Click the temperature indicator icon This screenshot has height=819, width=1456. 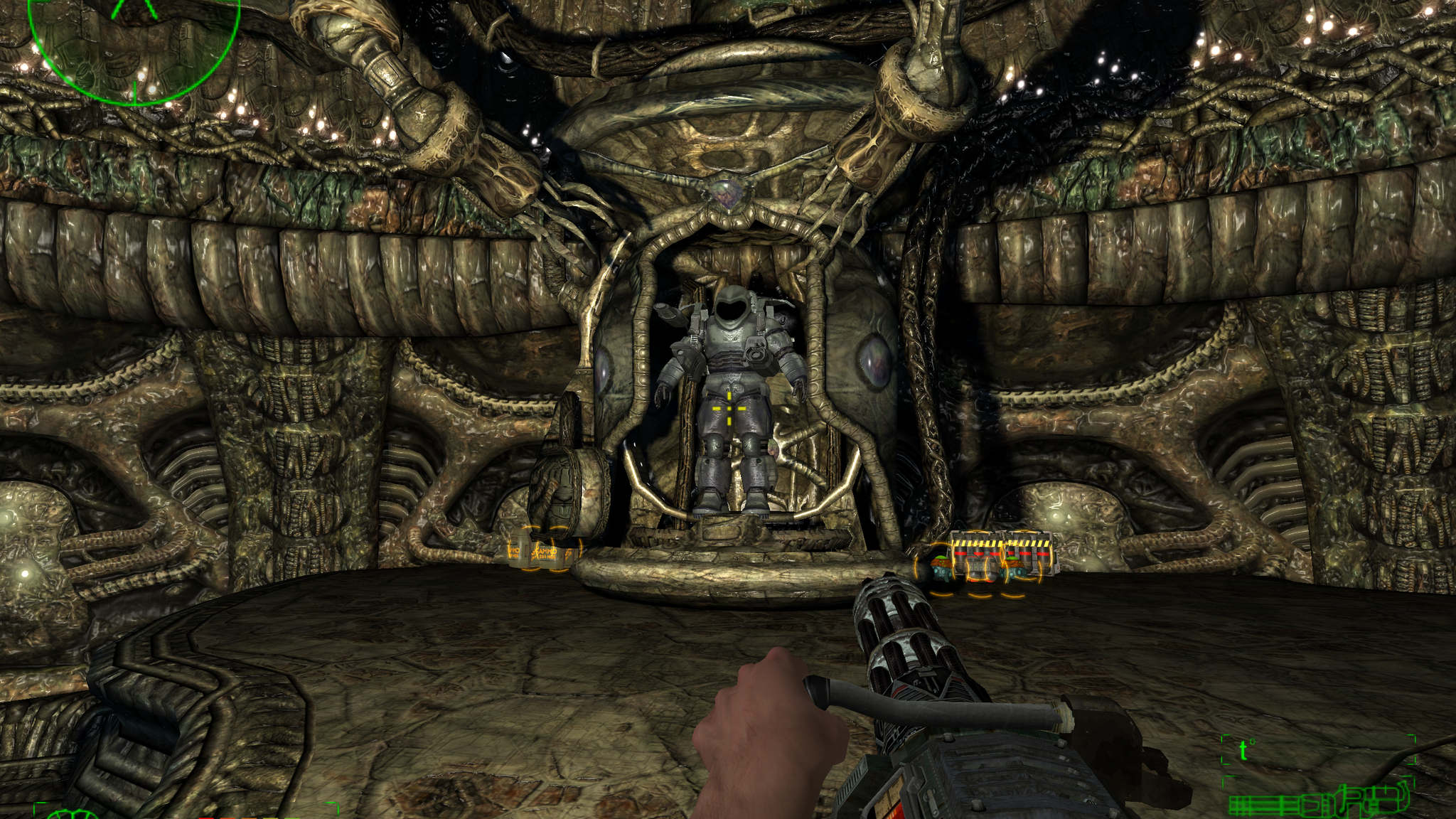(1244, 750)
